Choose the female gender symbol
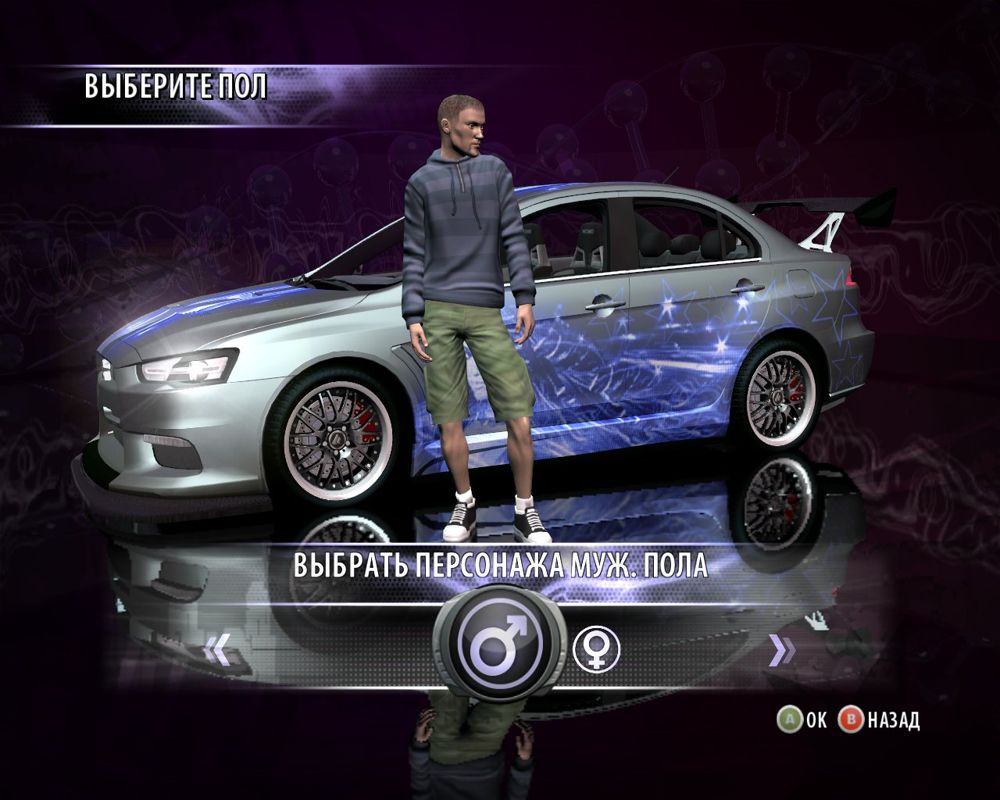 tap(596, 649)
